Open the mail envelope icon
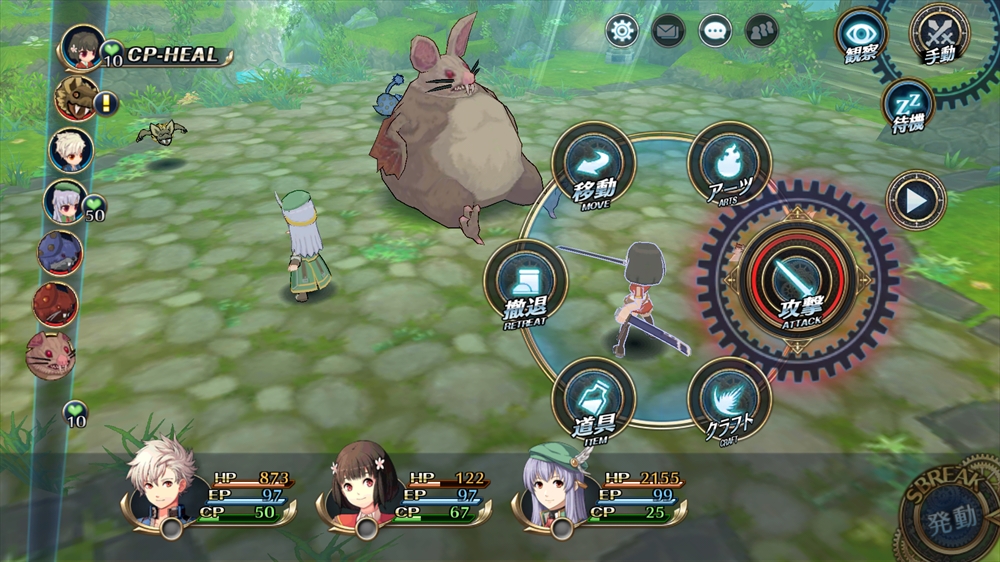Screen dimensions: 1000x562 point(668,31)
